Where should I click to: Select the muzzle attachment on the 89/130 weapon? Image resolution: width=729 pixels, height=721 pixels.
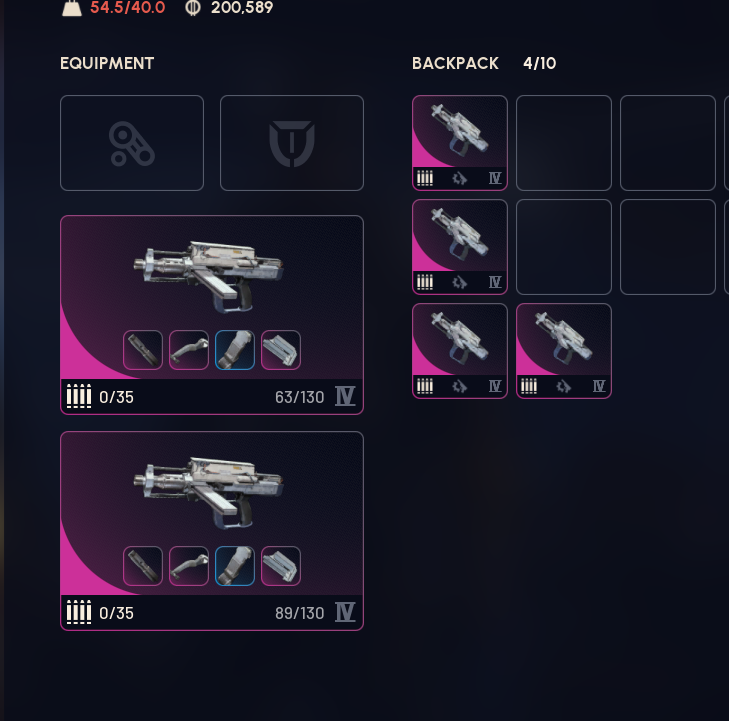[x=143, y=566]
